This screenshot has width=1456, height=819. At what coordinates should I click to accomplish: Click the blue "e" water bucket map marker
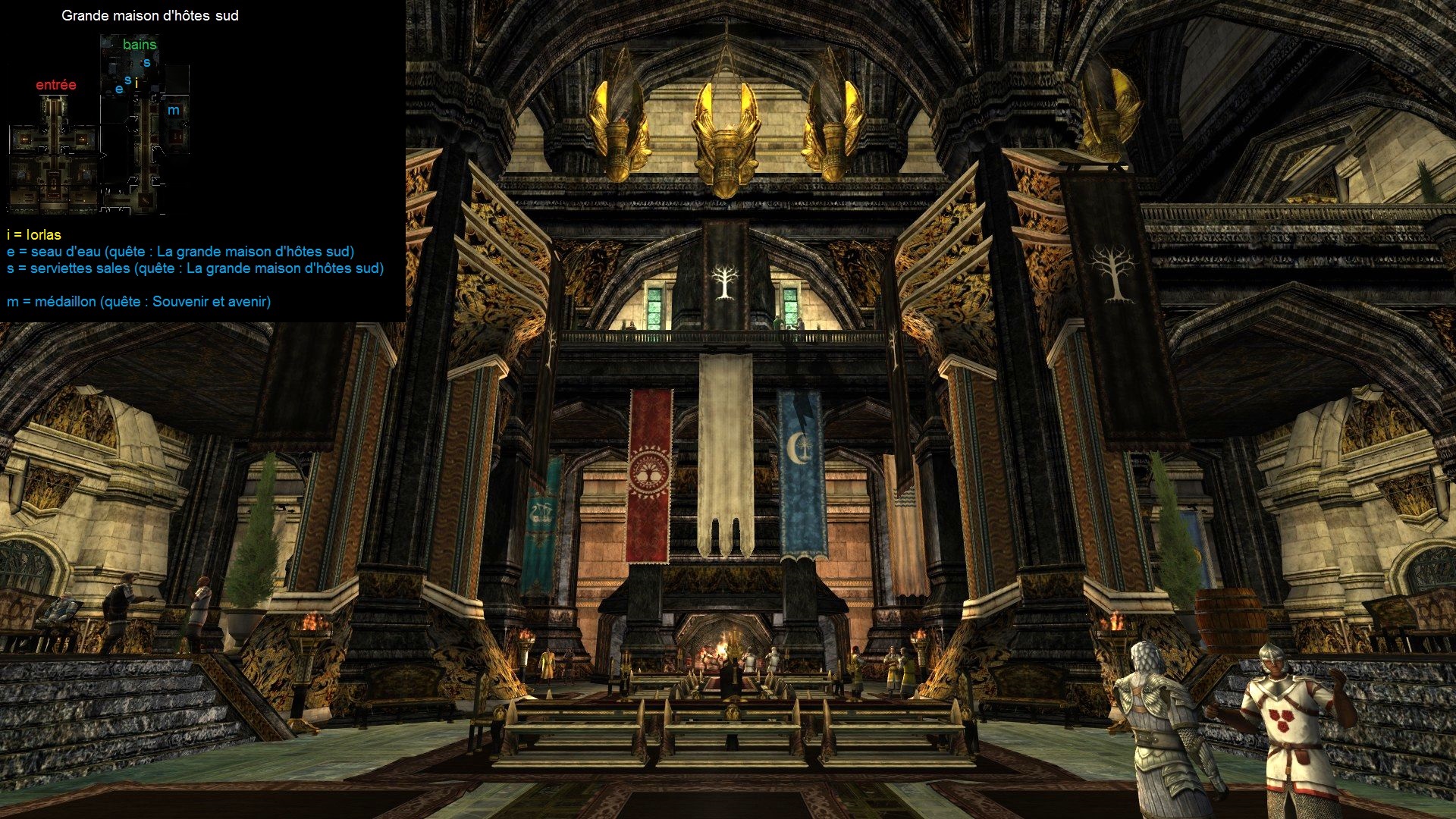point(119,89)
